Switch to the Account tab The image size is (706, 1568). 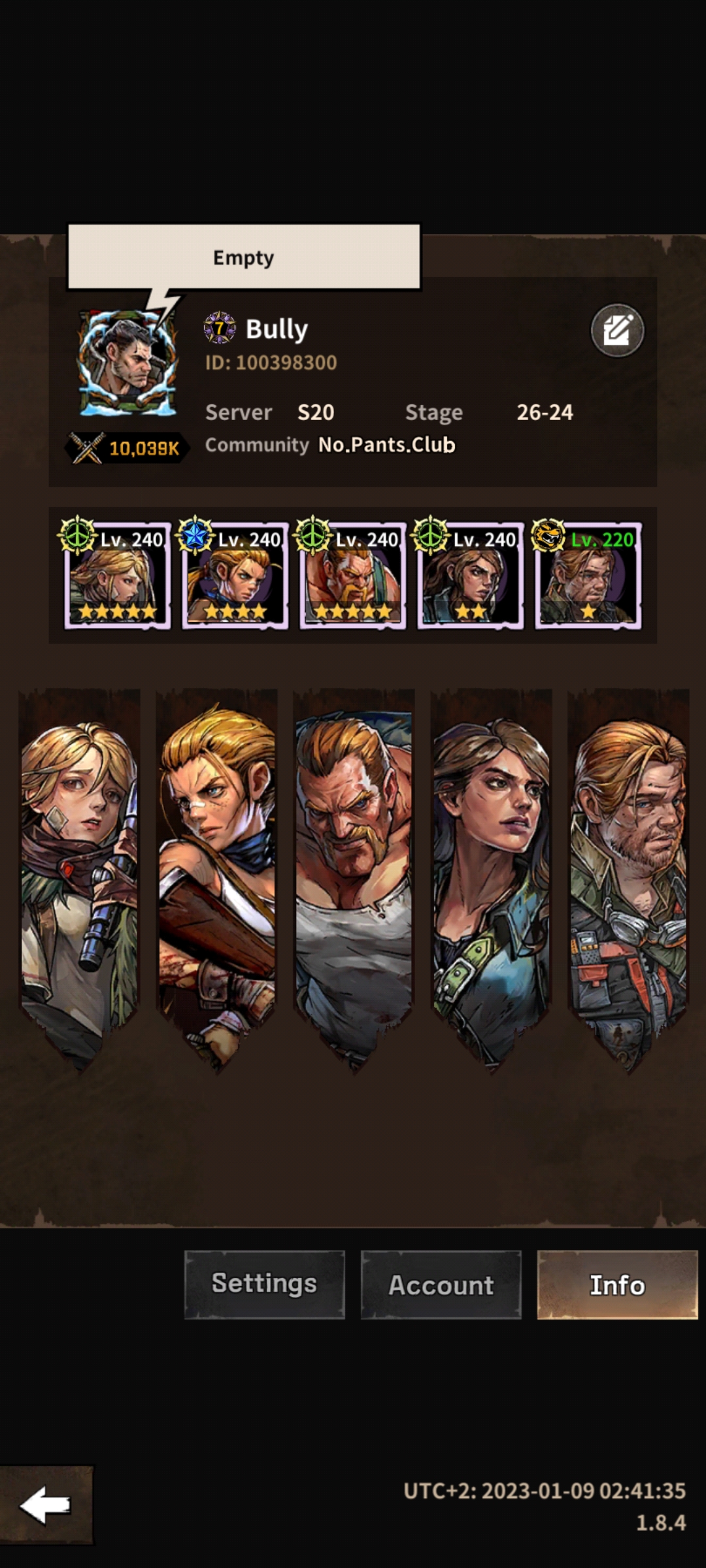[441, 1284]
